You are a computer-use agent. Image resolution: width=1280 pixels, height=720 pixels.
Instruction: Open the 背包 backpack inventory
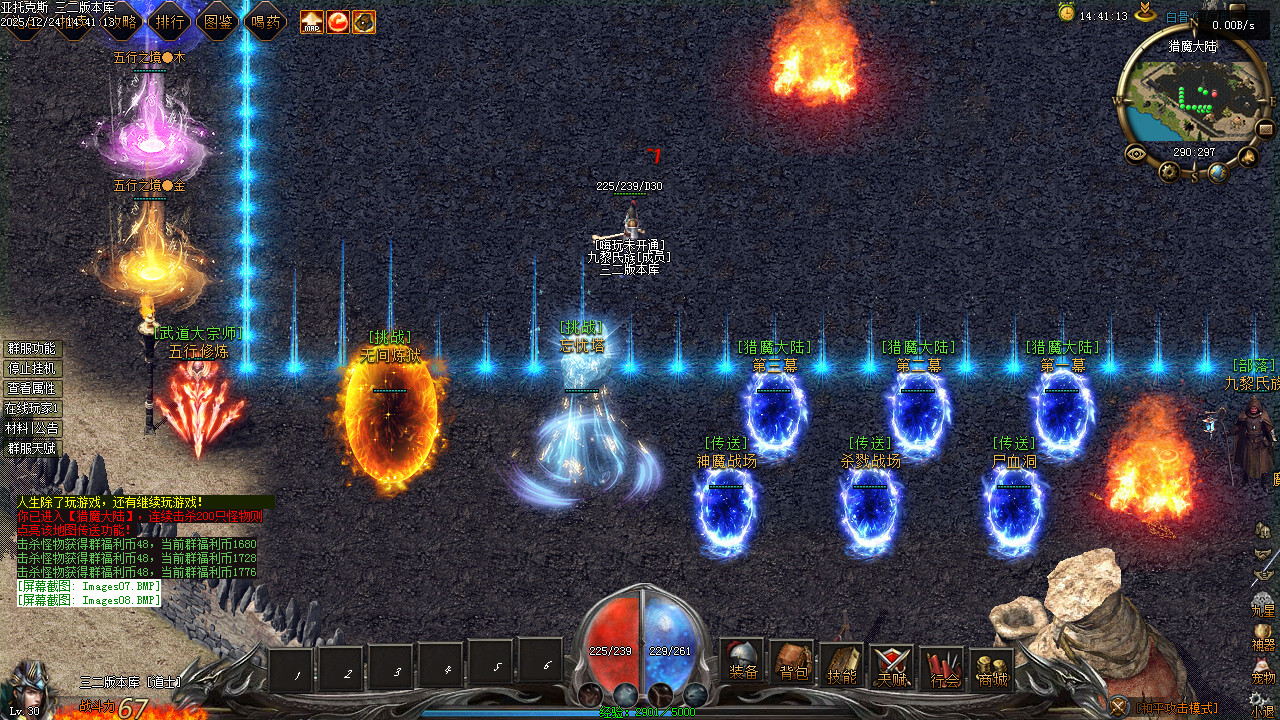pyautogui.click(x=793, y=663)
